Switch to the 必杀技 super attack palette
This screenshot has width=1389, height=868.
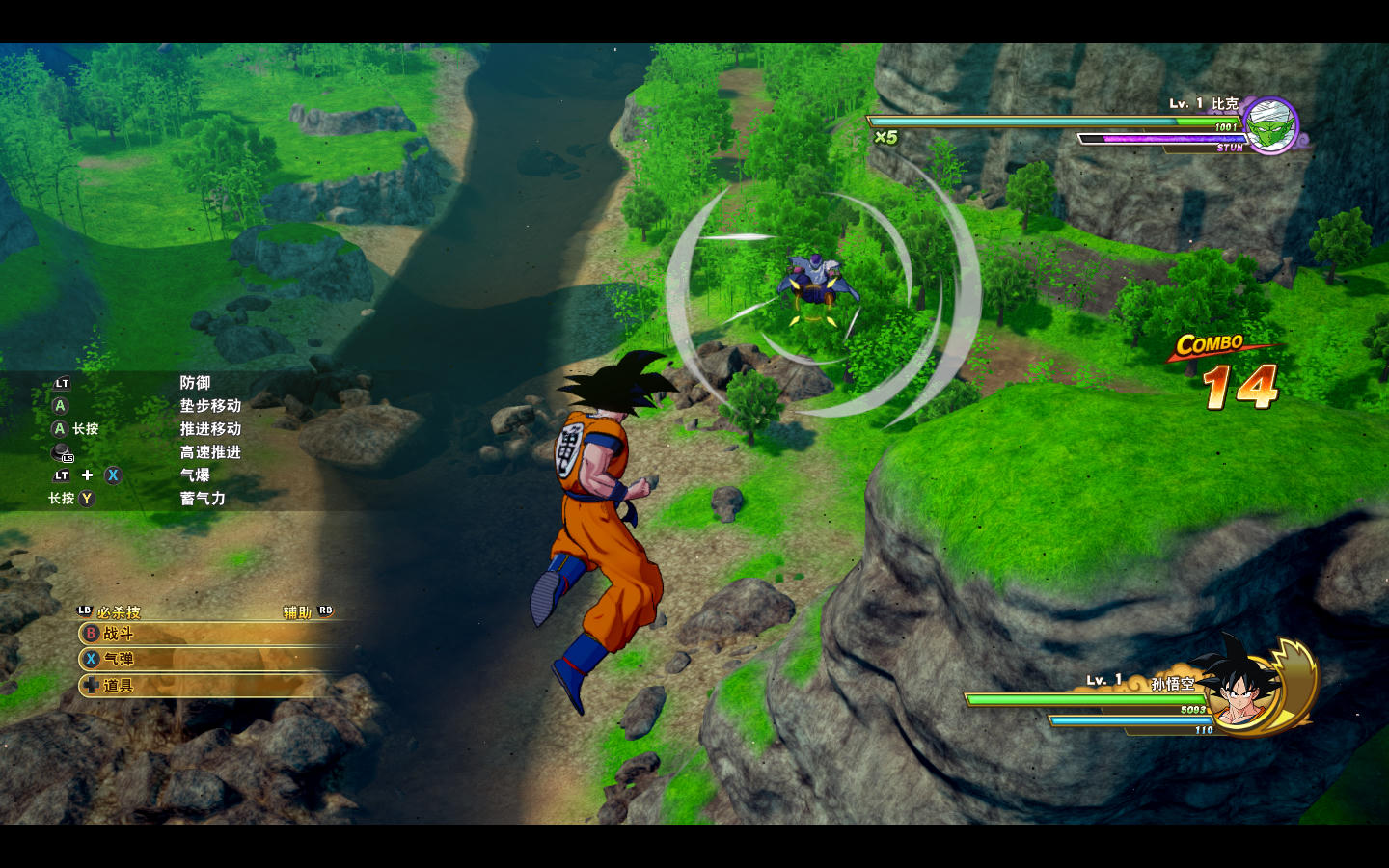pos(117,611)
